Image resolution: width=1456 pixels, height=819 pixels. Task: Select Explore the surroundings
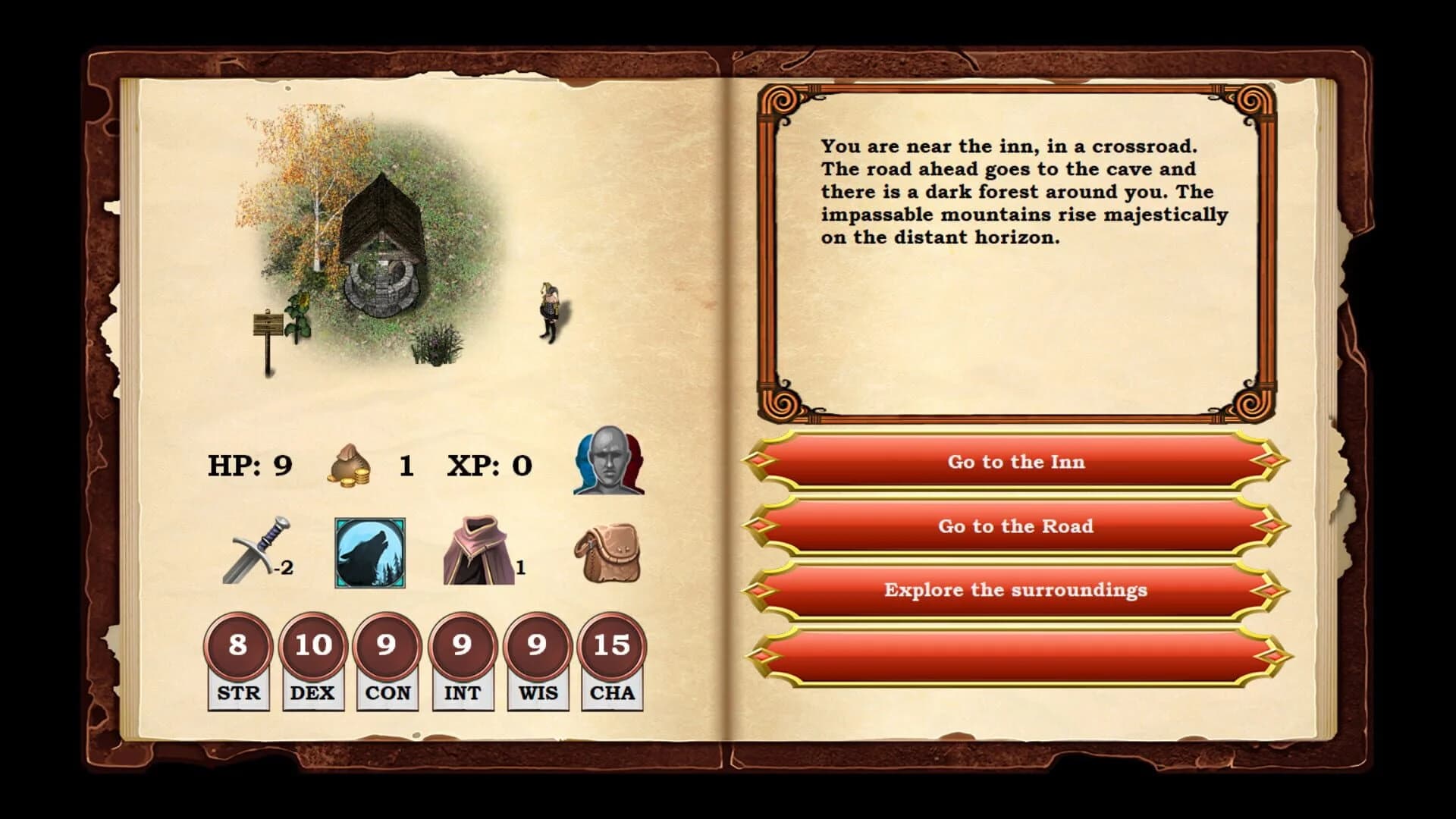[x=1015, y=589]
